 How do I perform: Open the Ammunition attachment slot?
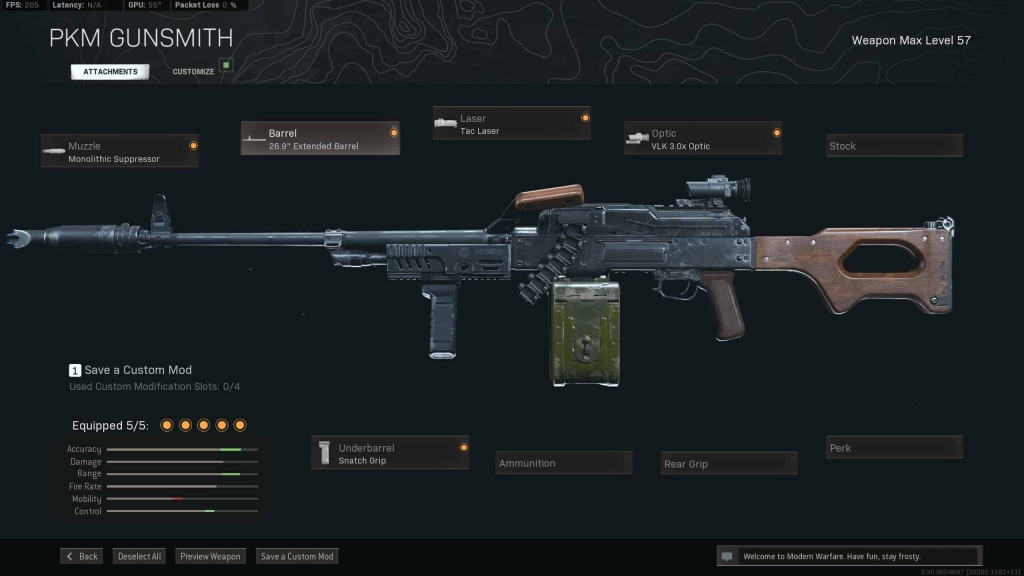564,463
